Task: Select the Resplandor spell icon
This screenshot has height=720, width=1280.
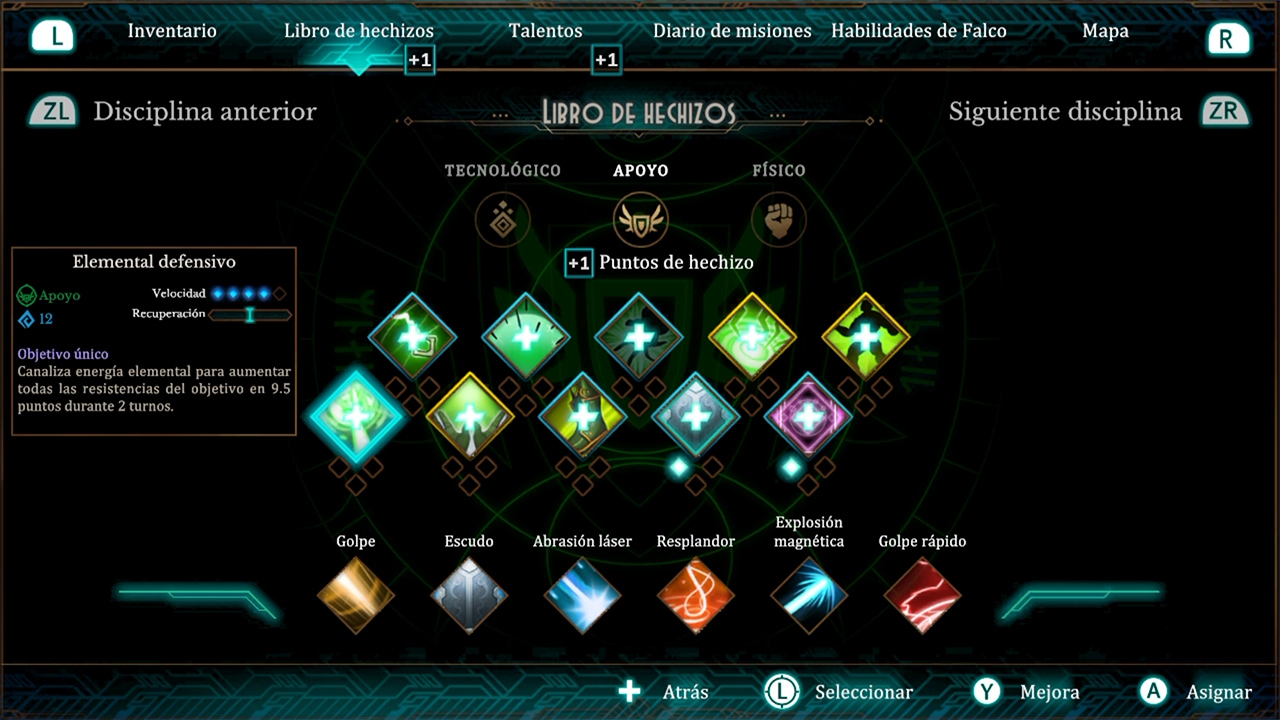Action: coord(696,595)
